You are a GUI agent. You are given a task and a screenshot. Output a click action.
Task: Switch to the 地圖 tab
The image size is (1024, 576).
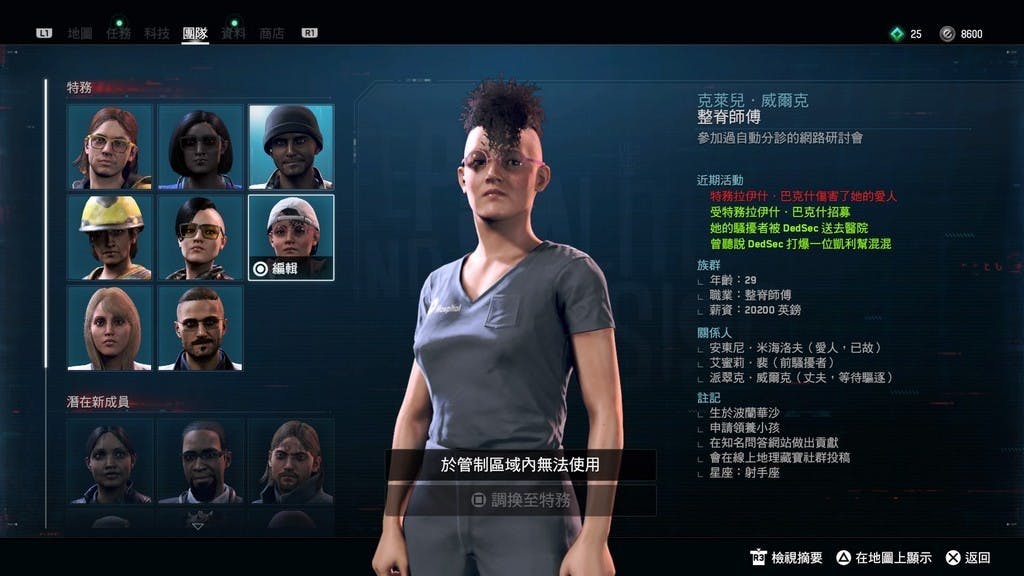click(x=80, y=33)
